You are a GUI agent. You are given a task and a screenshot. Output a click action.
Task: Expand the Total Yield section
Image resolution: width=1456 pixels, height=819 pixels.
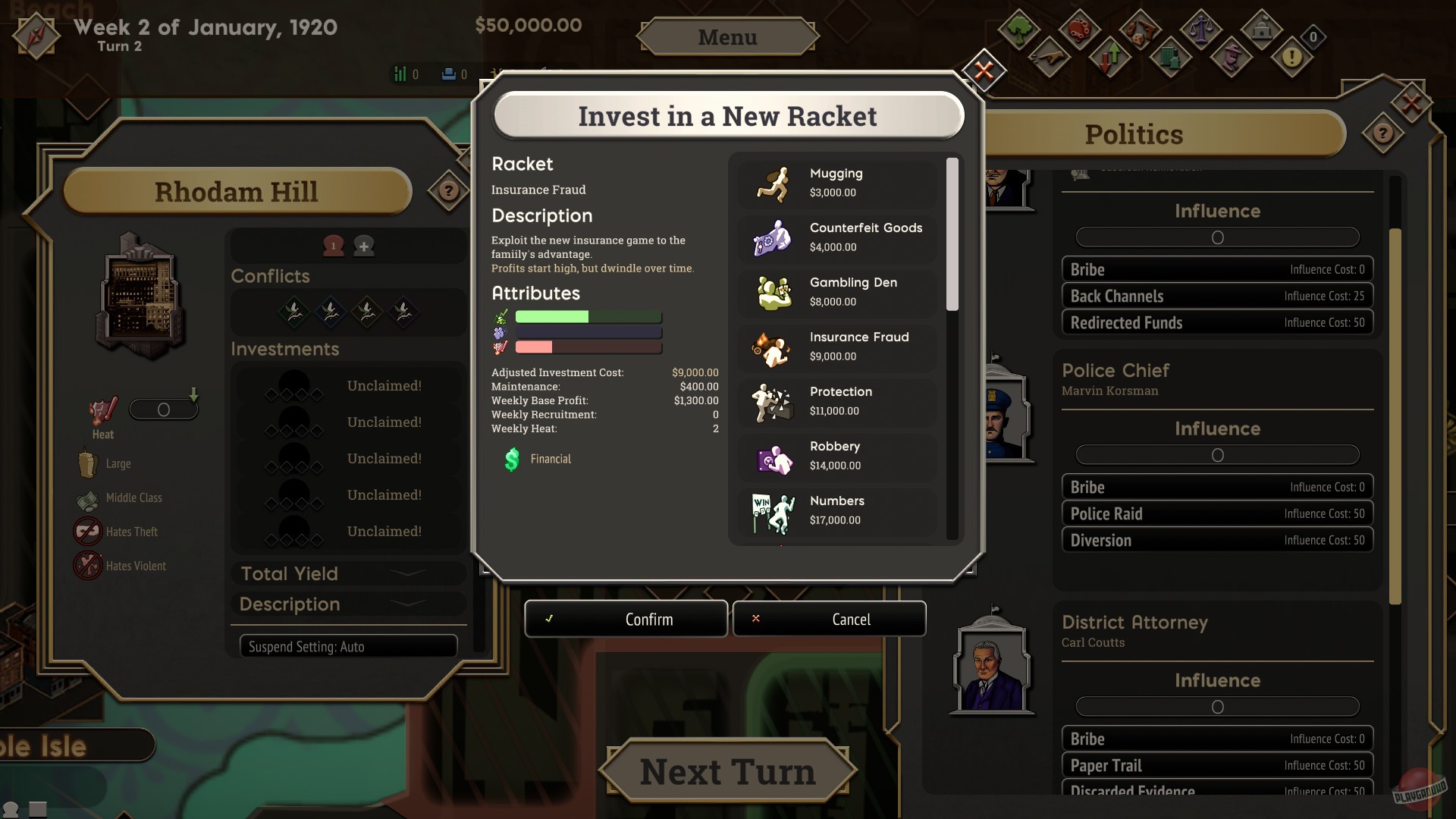348,574
